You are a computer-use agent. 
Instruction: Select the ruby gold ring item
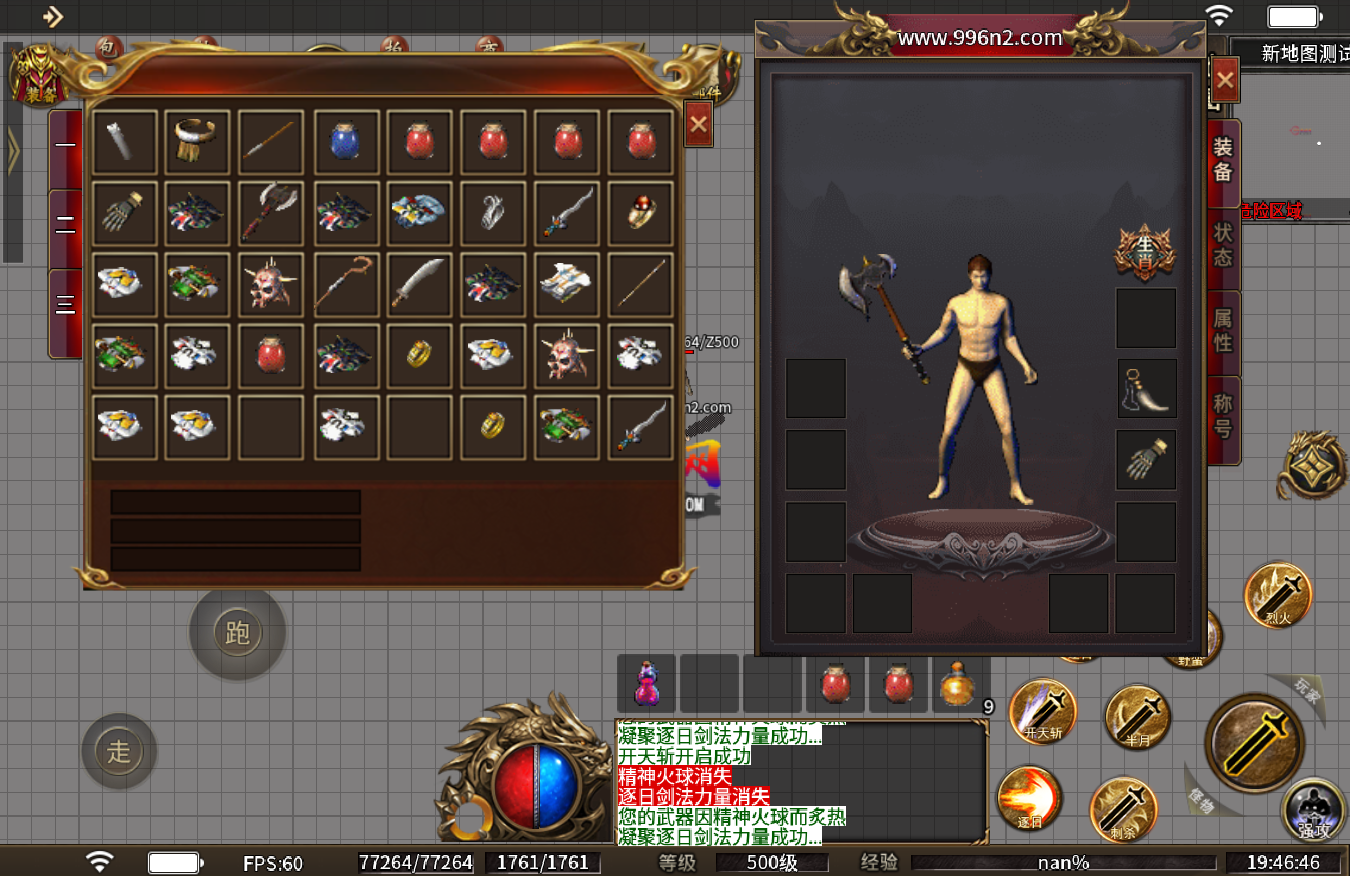(640, 213)
